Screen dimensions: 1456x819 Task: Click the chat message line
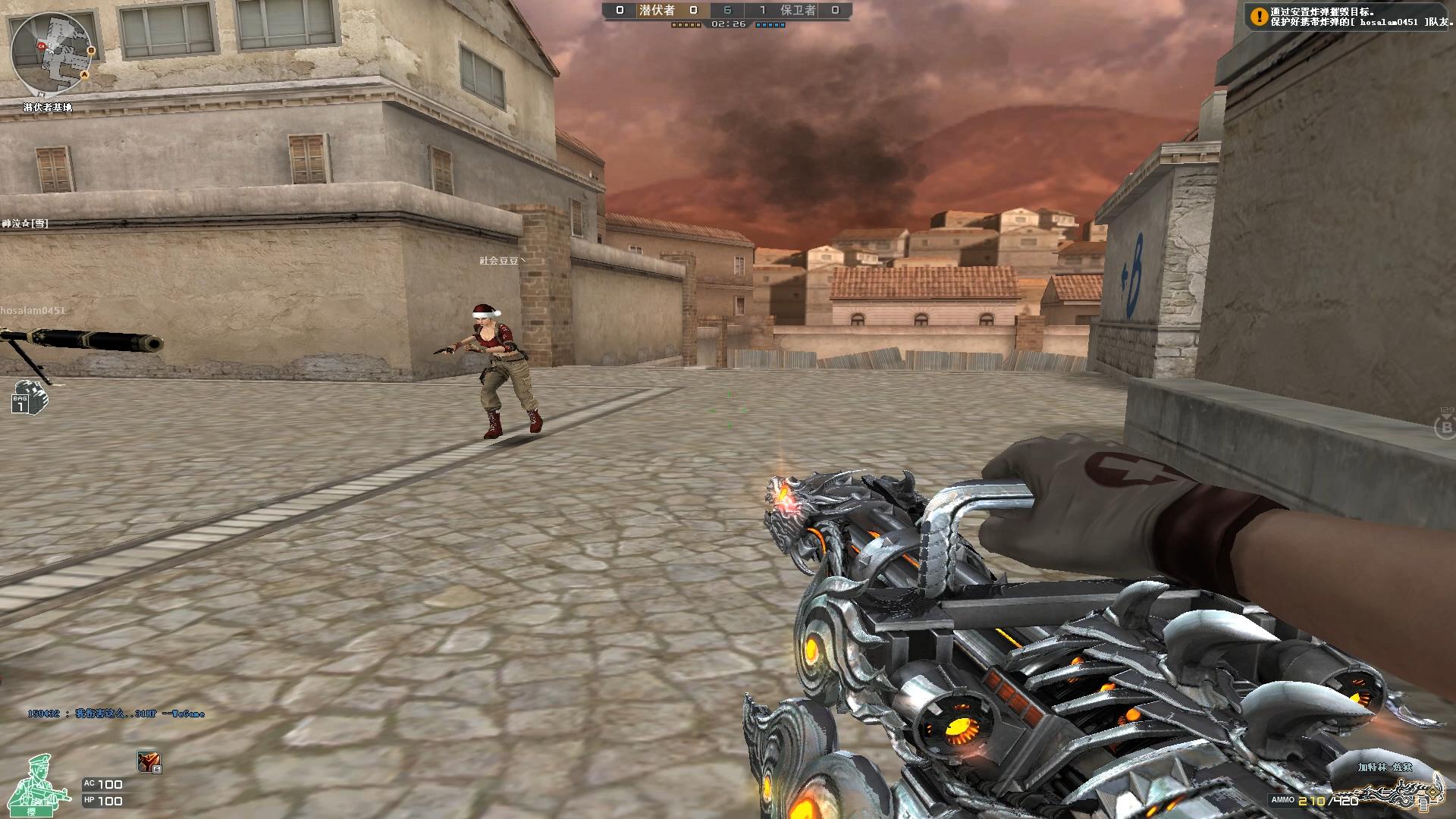(116, 714)
